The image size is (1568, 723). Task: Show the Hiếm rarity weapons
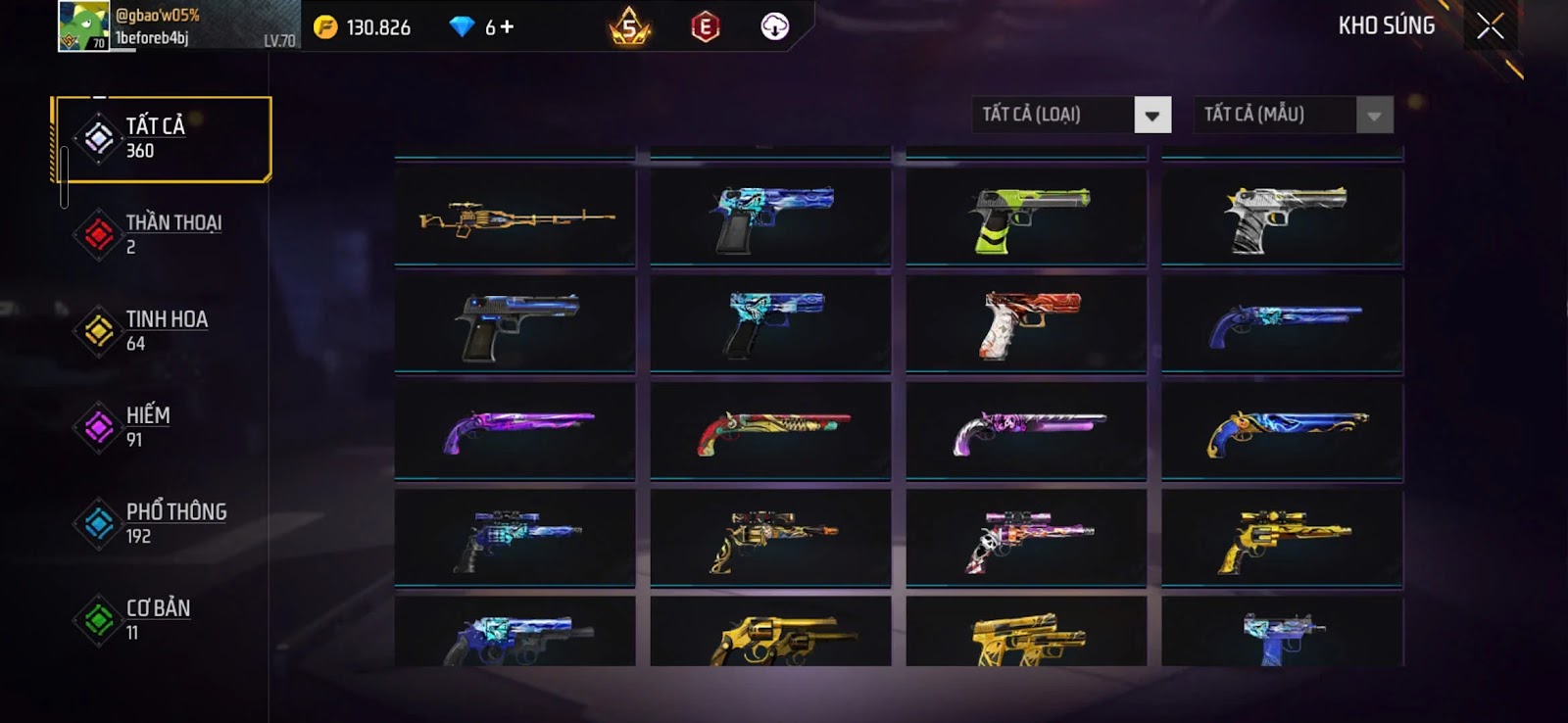point(163,426)
